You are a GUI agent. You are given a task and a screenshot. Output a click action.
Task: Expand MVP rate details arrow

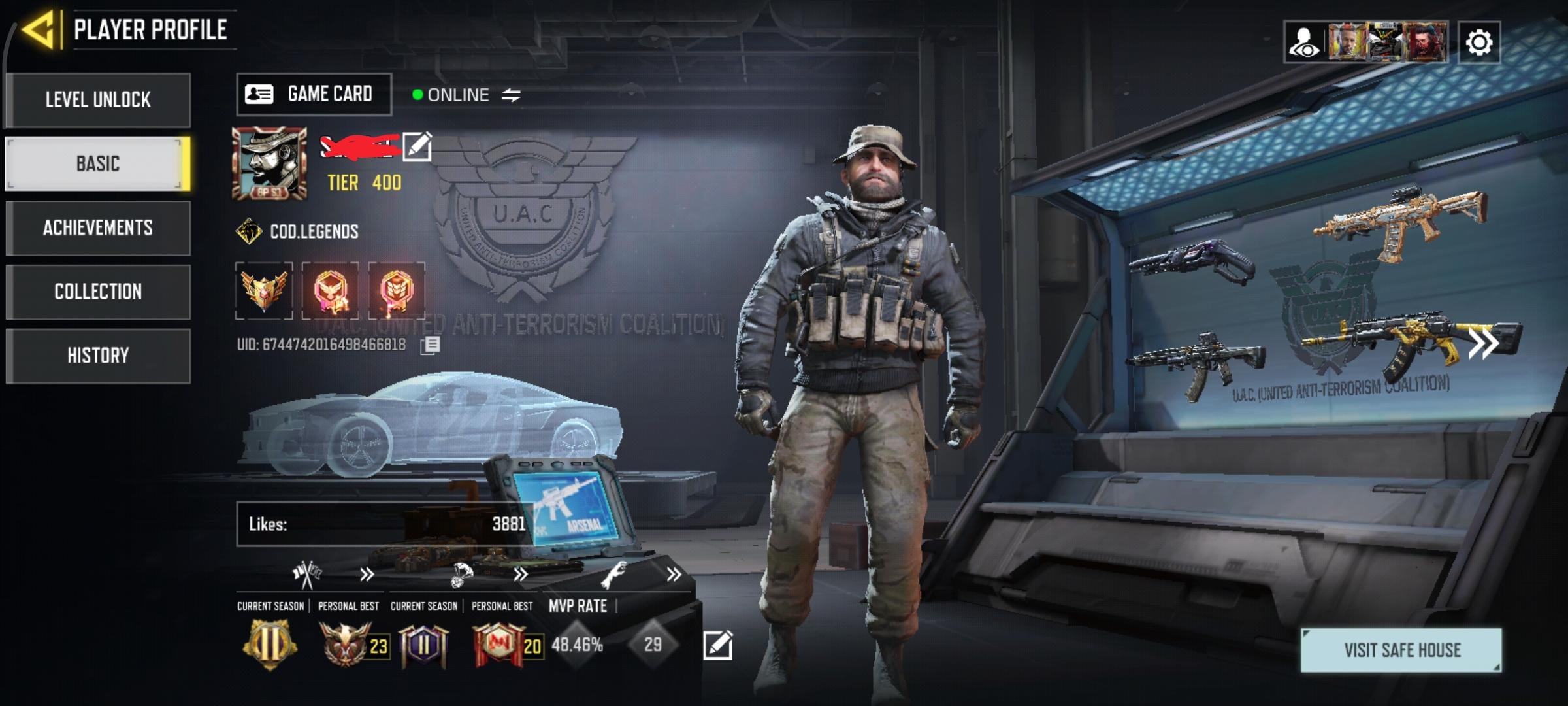pyautogui.click(x=674, y=575)
